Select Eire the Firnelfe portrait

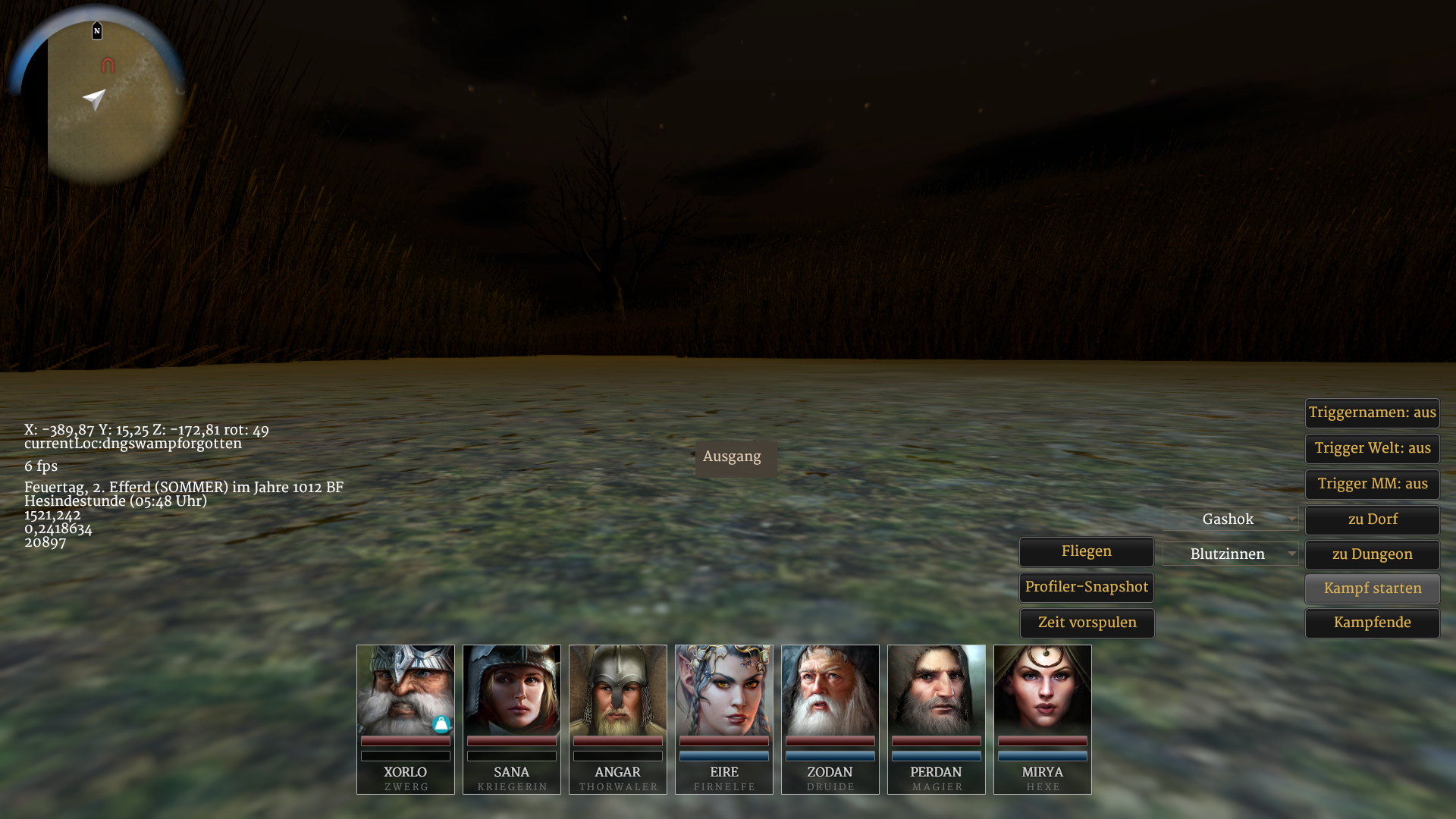[x=724, y=690]
